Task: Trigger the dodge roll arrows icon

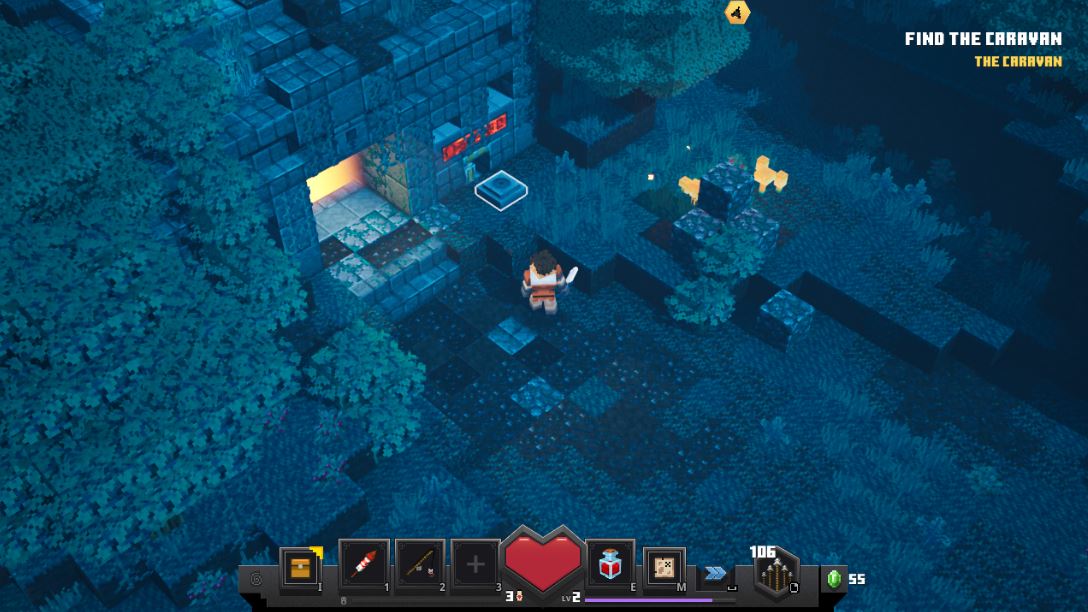Action: pyautogui.click(x=715, y=573)
